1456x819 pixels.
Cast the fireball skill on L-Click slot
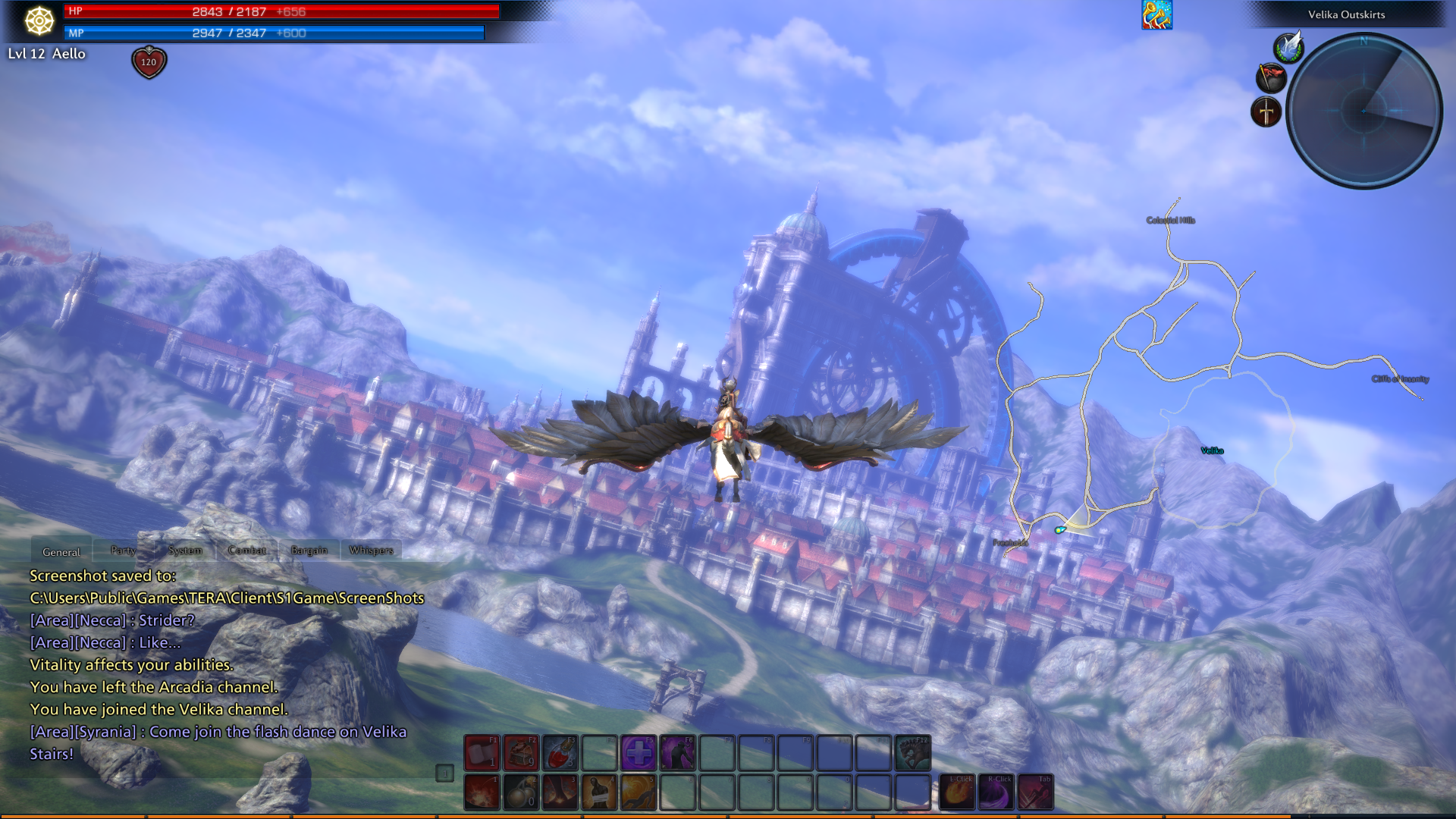coord(957,792)
